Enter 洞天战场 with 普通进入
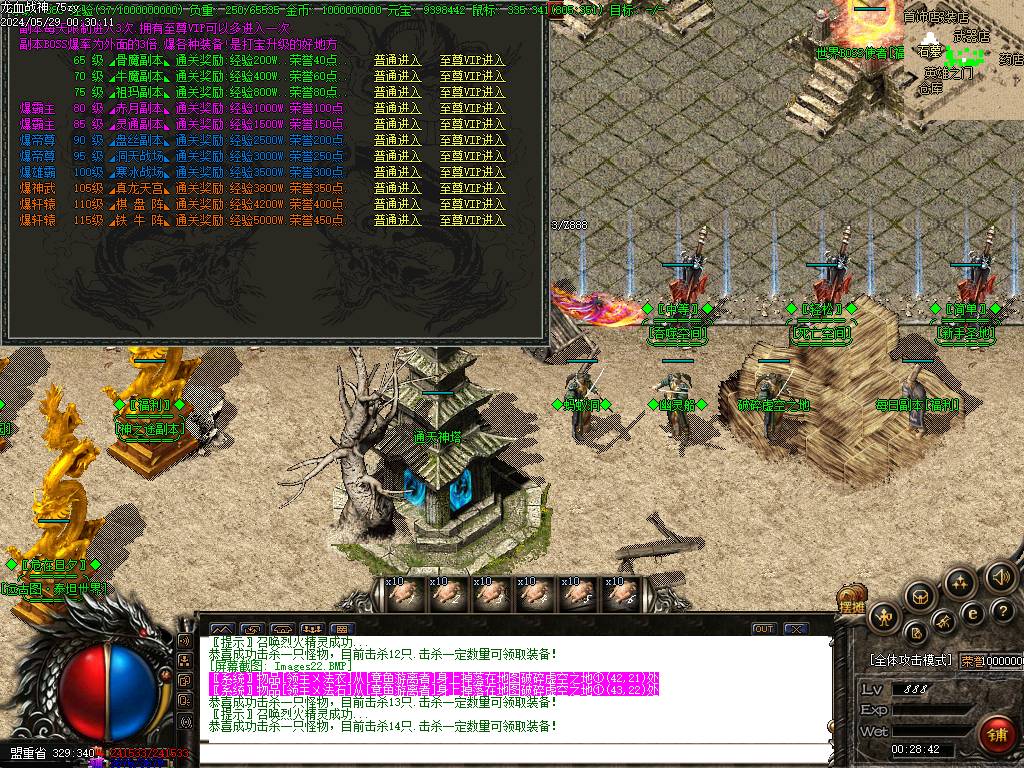Image resolution: width=1024 pixels, height=768 pixels. point(397,156)
